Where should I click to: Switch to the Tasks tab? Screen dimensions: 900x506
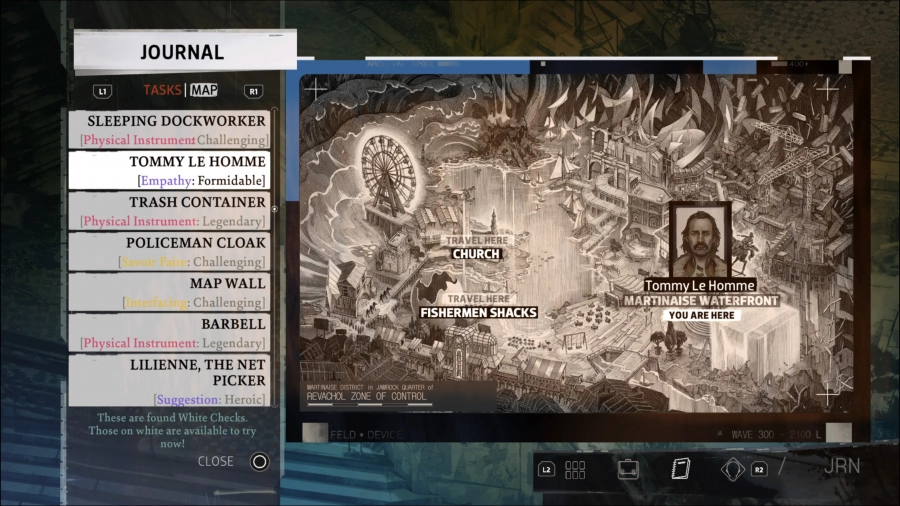[162, 90]
